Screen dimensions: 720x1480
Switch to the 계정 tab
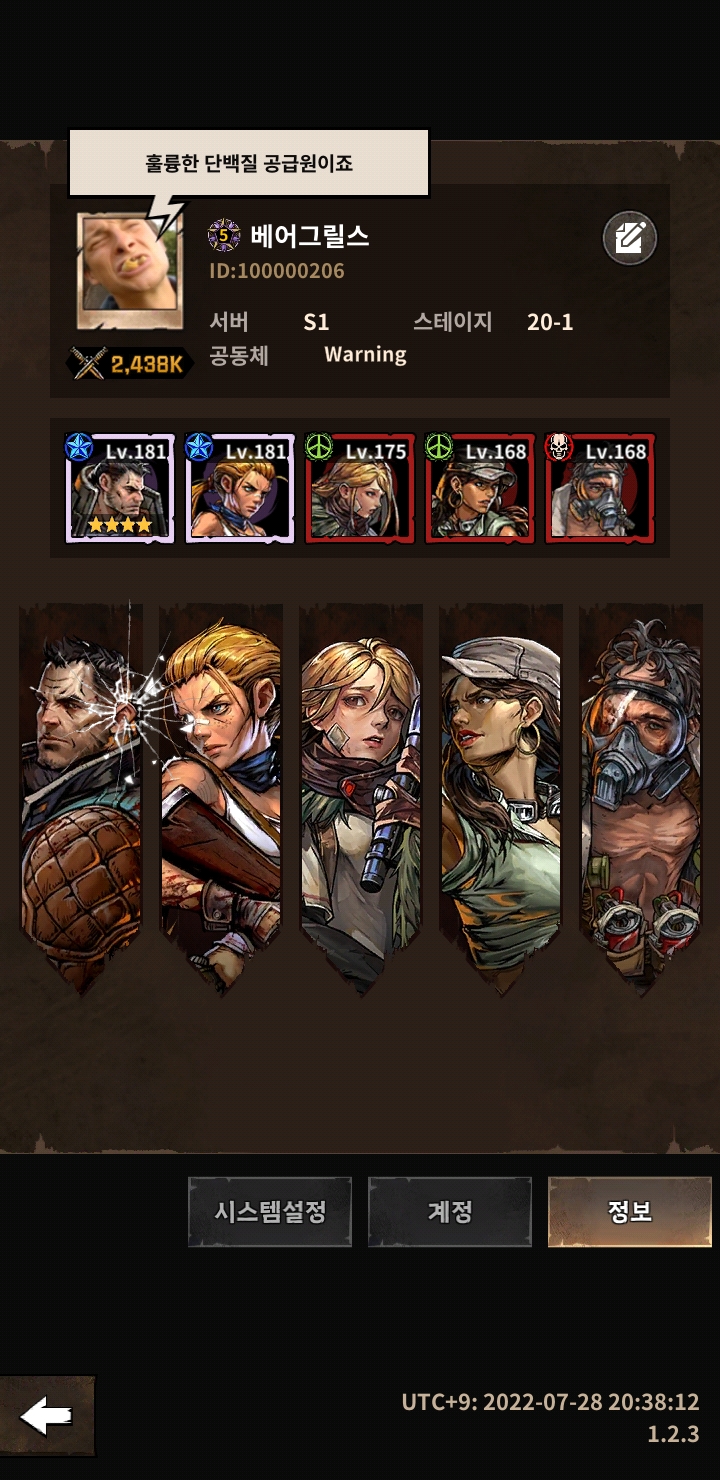pos(449,1211)
